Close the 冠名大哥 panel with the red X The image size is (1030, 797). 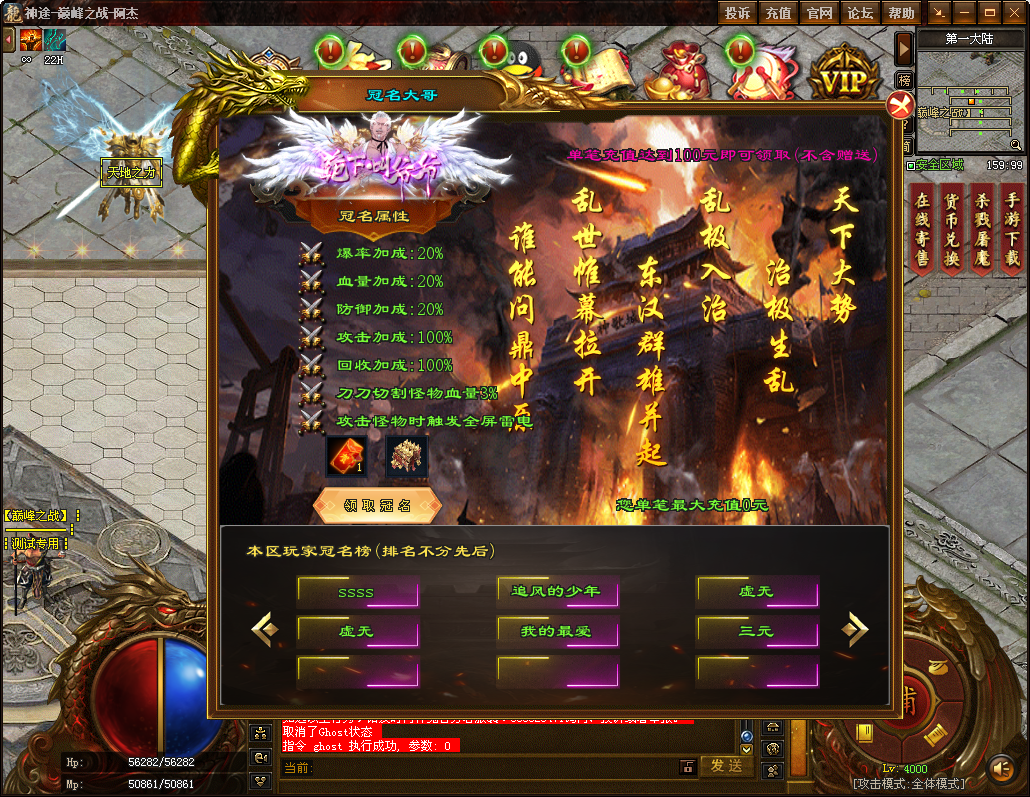pyautogui.click(x=900, y=105)
